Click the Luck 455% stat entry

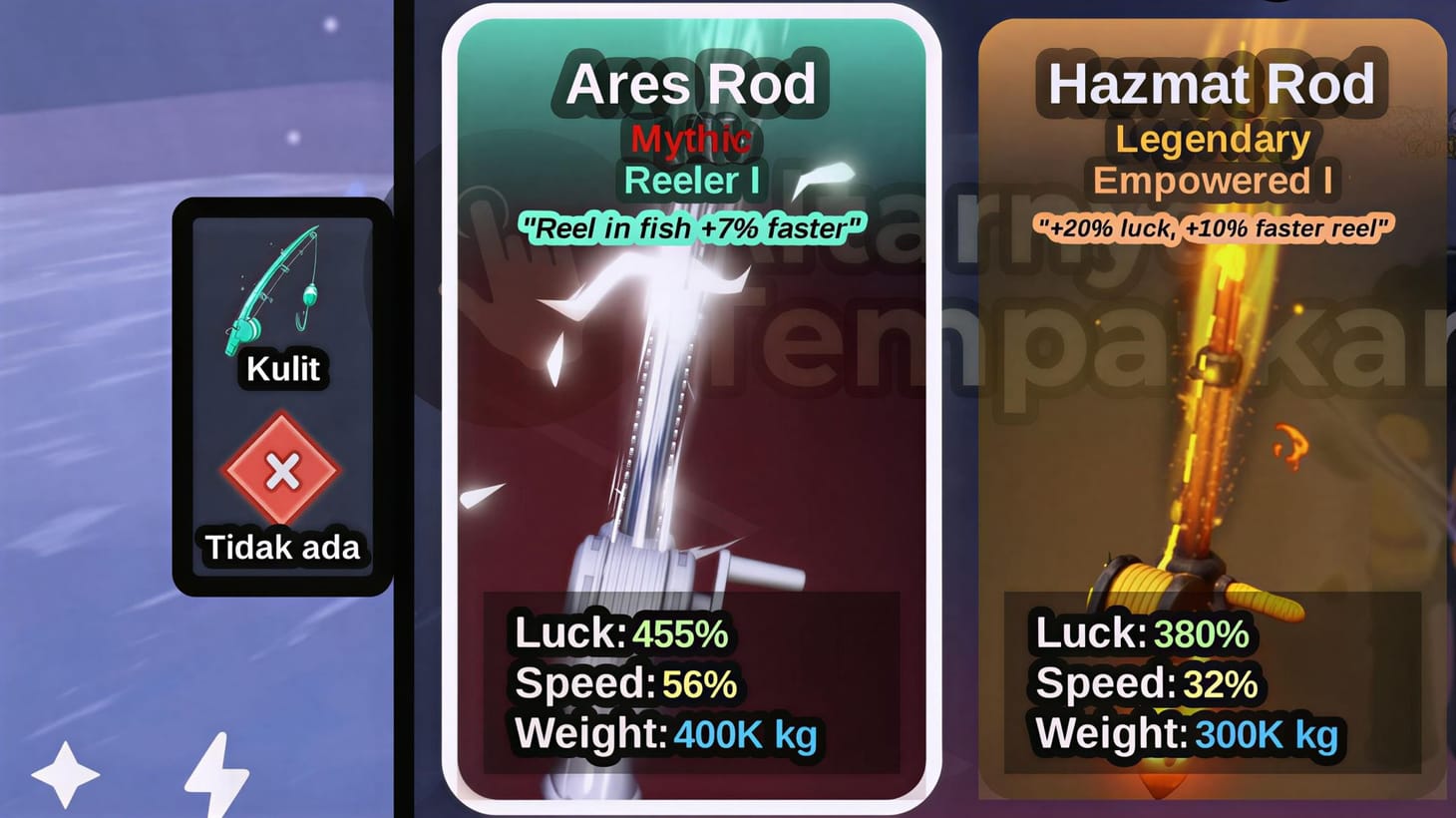(618, 634)
